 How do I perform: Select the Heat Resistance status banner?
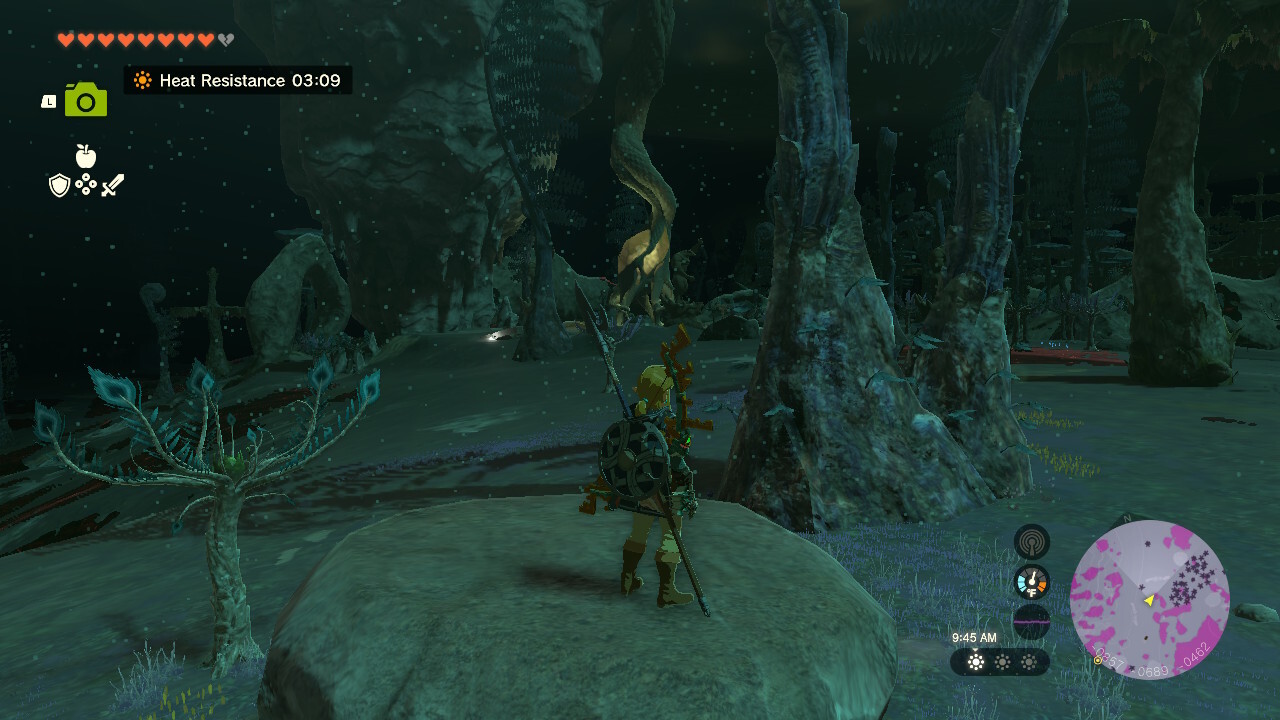pos(238,80)
